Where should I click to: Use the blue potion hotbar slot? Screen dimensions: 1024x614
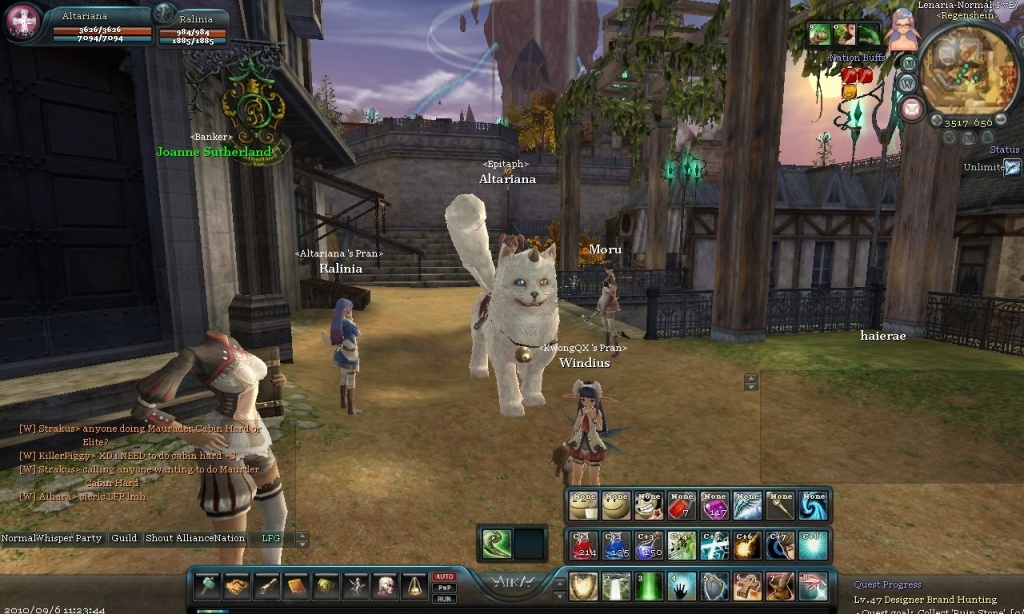pyautogui.click(x=617, y=545)
